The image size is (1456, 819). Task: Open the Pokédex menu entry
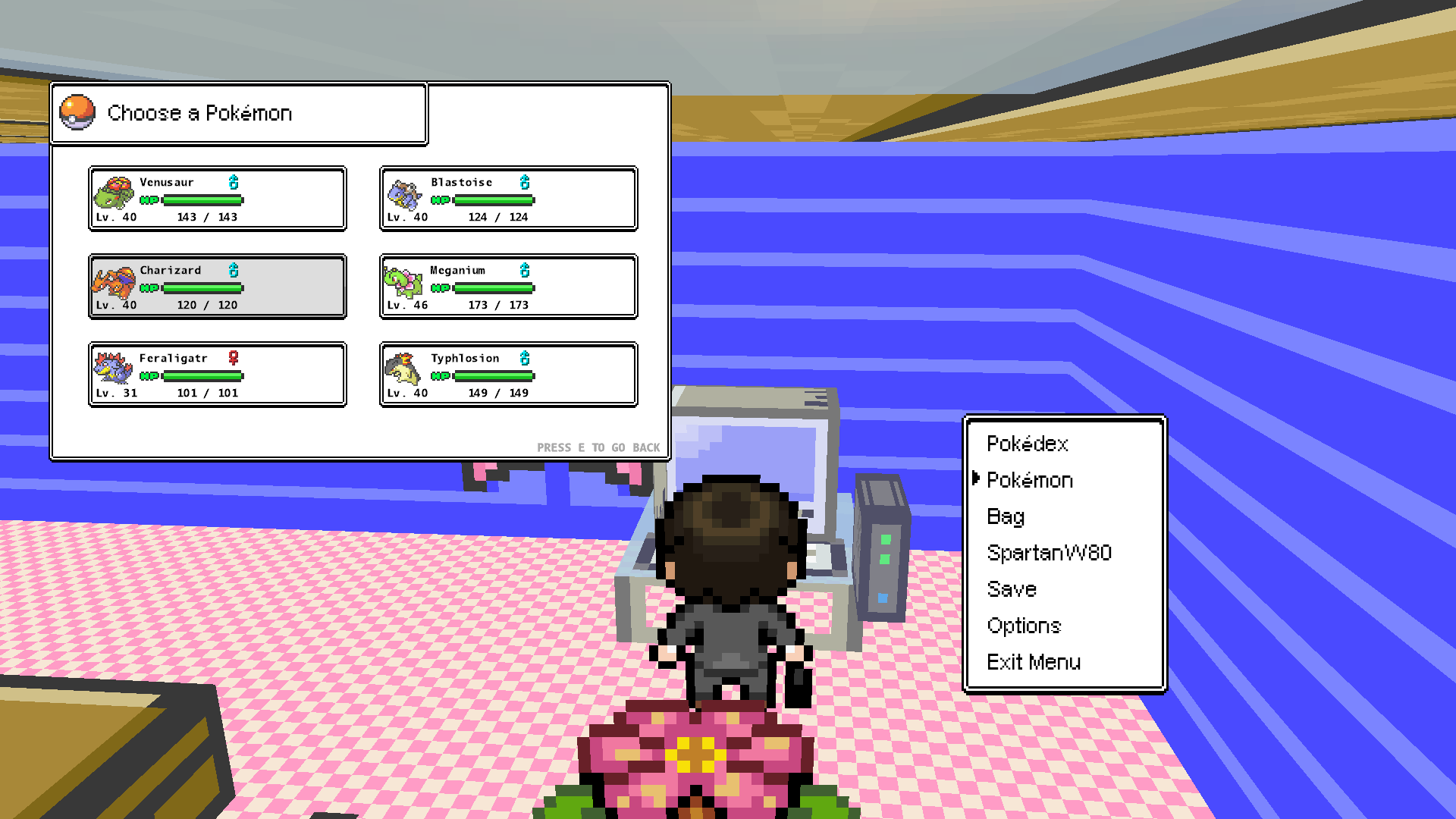coord(1028,444)
